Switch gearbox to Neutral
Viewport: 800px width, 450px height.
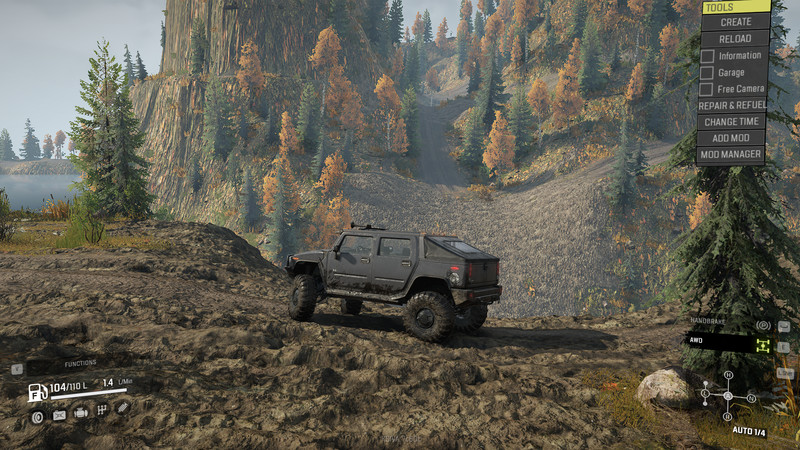tap(751, 397)
